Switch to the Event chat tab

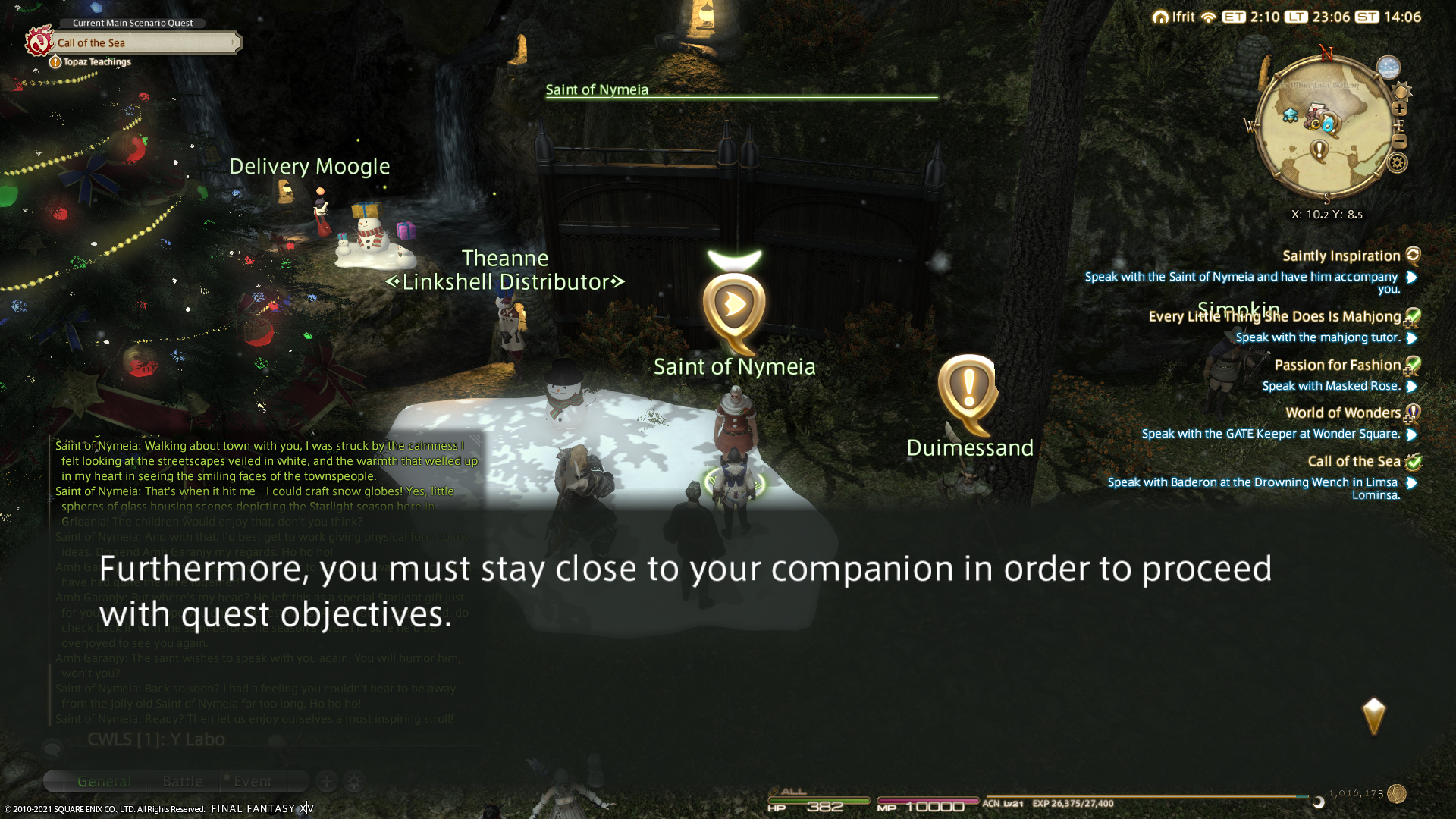pos(253,781)
